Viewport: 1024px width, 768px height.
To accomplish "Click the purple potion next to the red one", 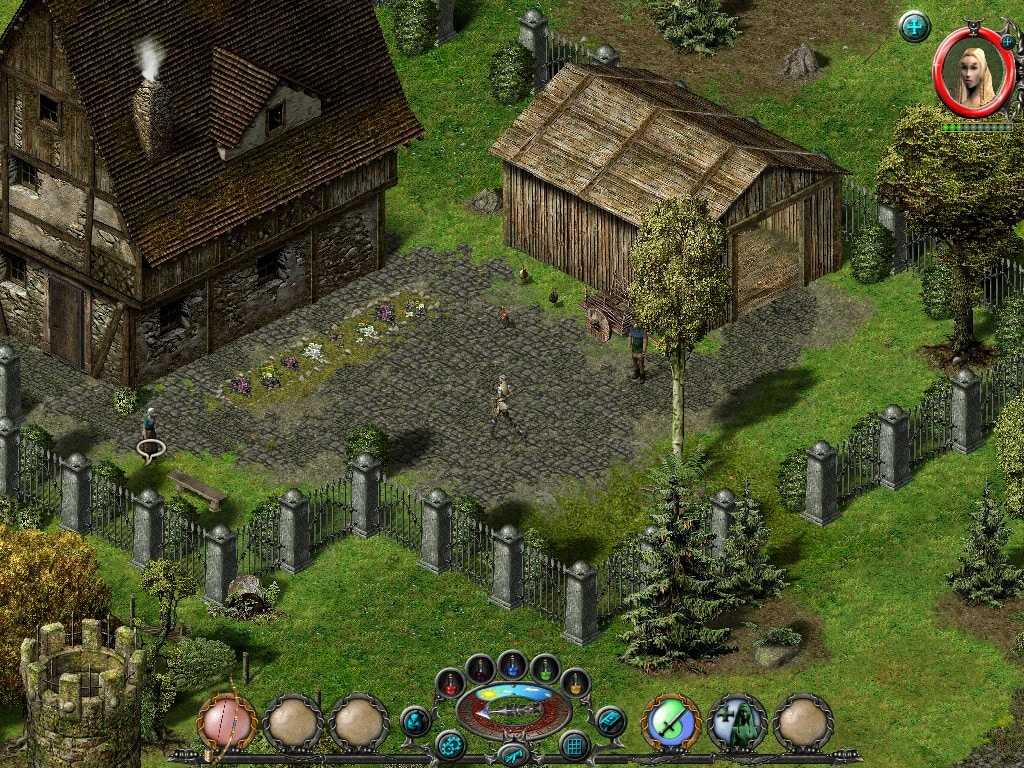I will click(481, 668).
